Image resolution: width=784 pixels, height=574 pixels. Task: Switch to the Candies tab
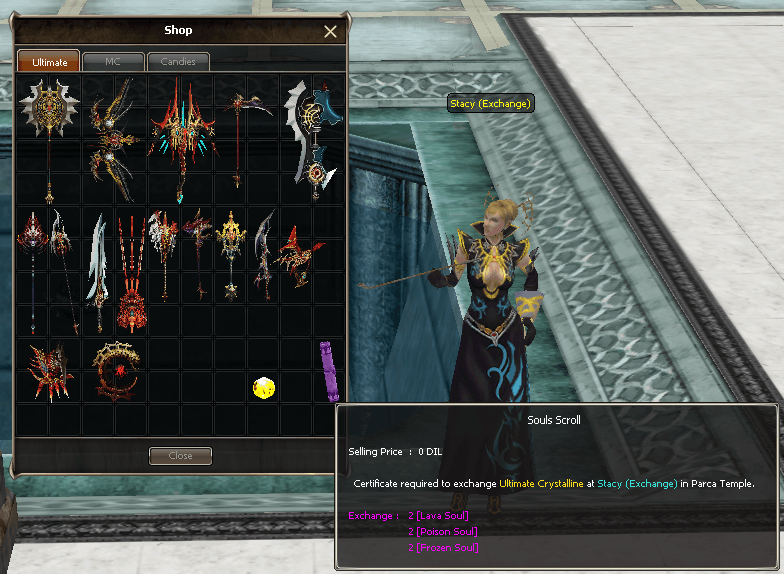[x=178, y=62]
